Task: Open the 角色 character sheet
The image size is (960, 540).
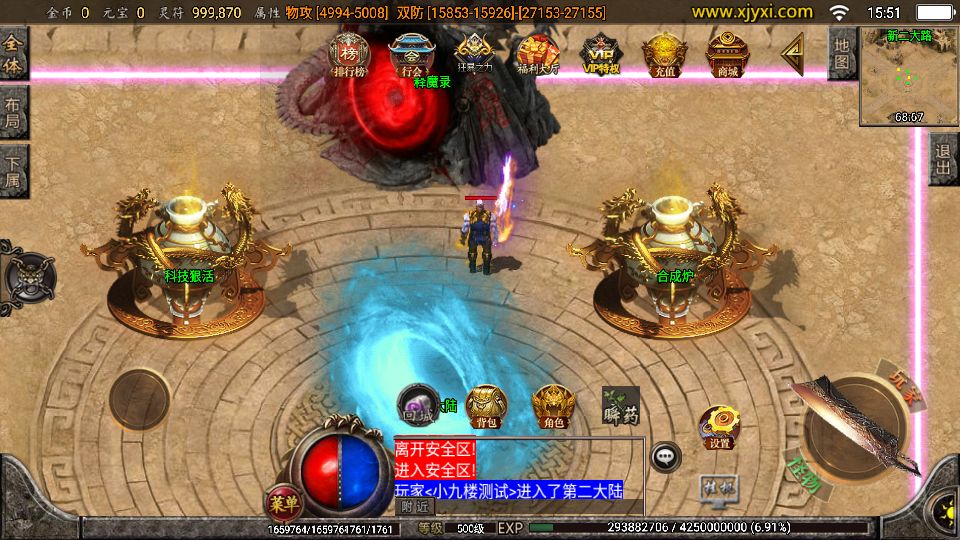Action: (x=551, y=406)
